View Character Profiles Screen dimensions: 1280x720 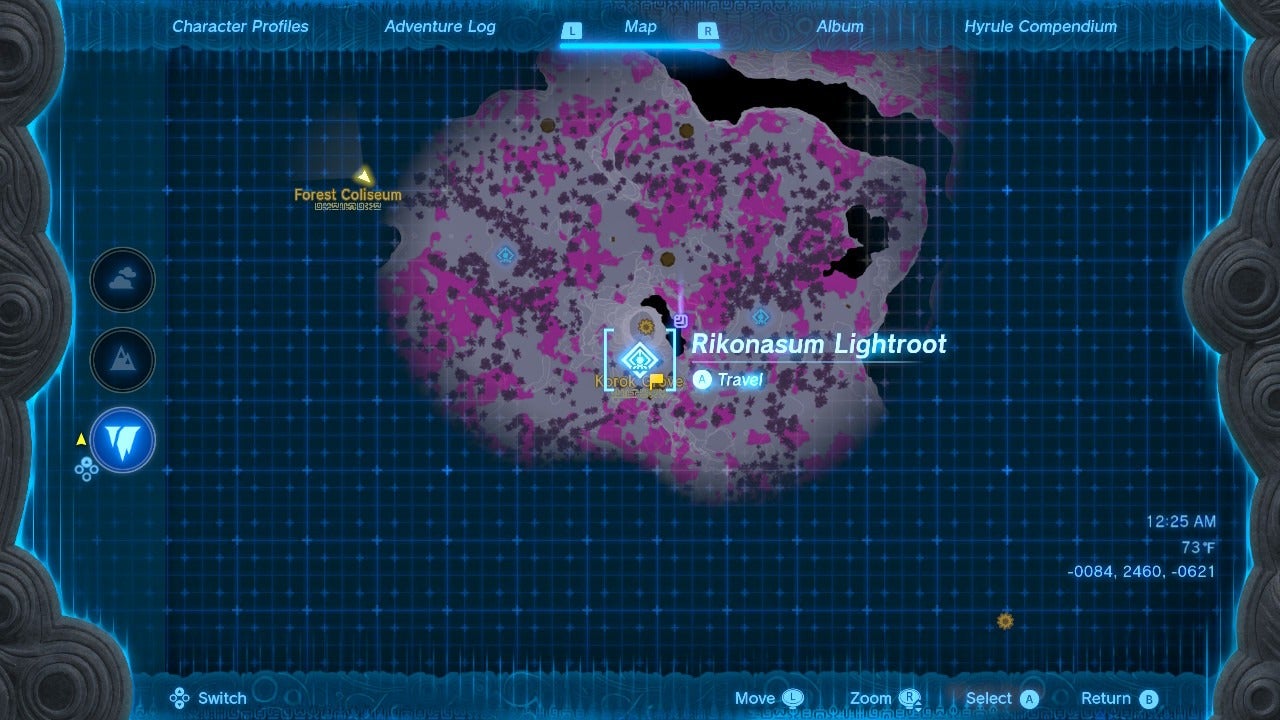pyautogui.click(x=240, y=27)
